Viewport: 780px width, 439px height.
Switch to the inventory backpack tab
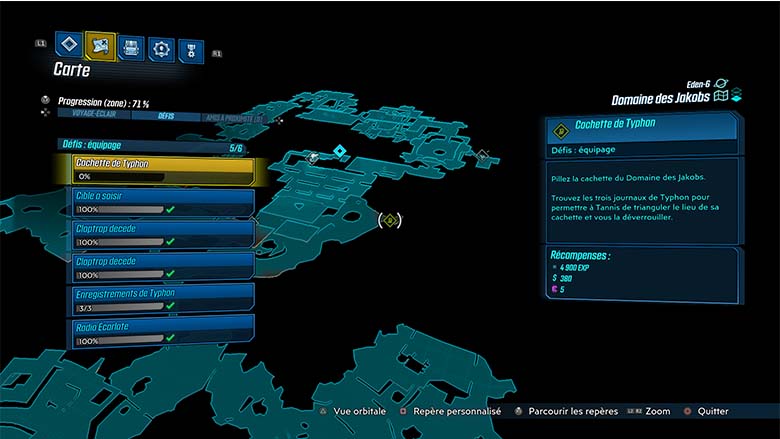click(131, 47)
